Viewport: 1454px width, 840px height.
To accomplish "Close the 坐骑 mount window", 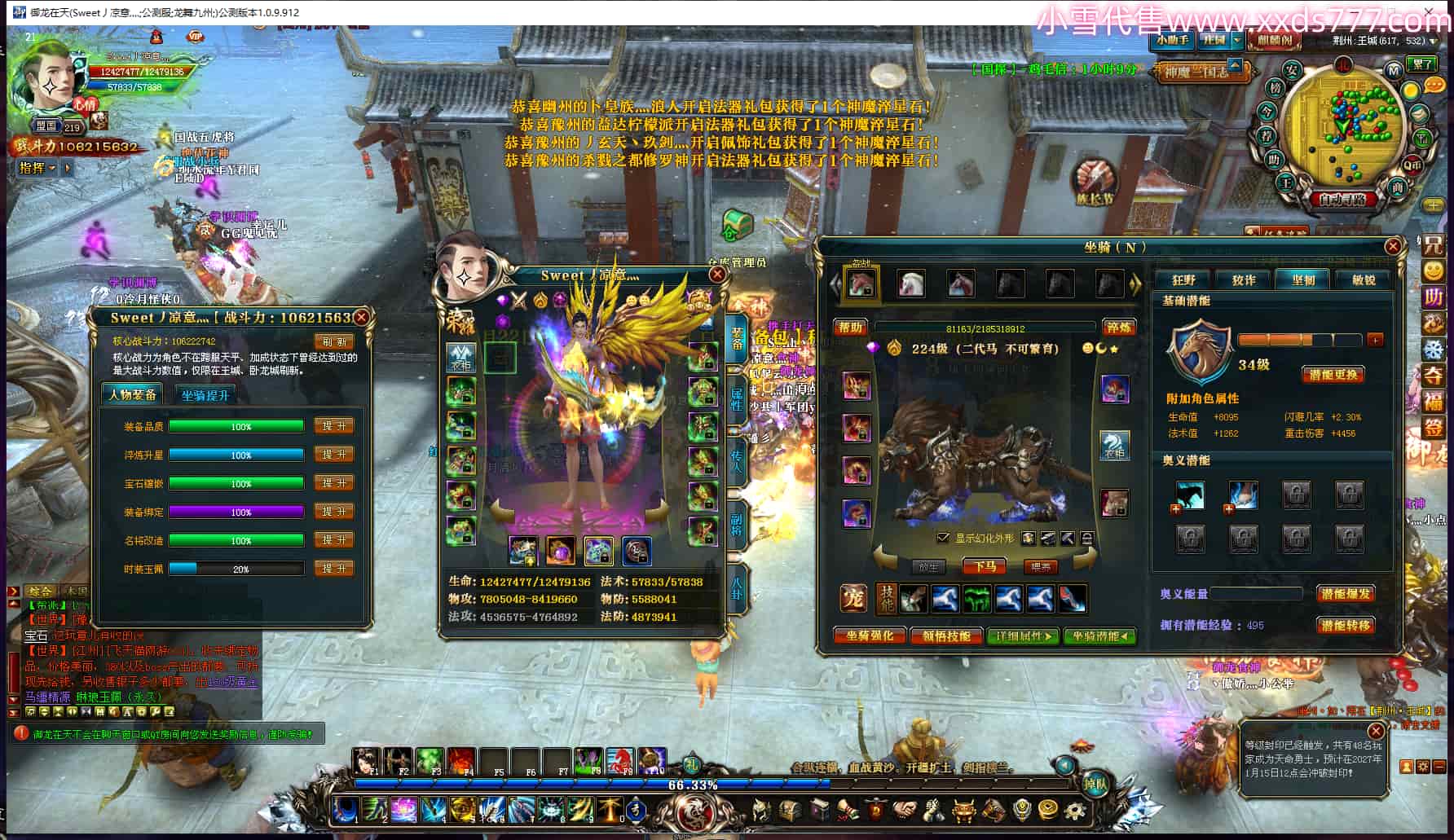I will coord(1393,246).
